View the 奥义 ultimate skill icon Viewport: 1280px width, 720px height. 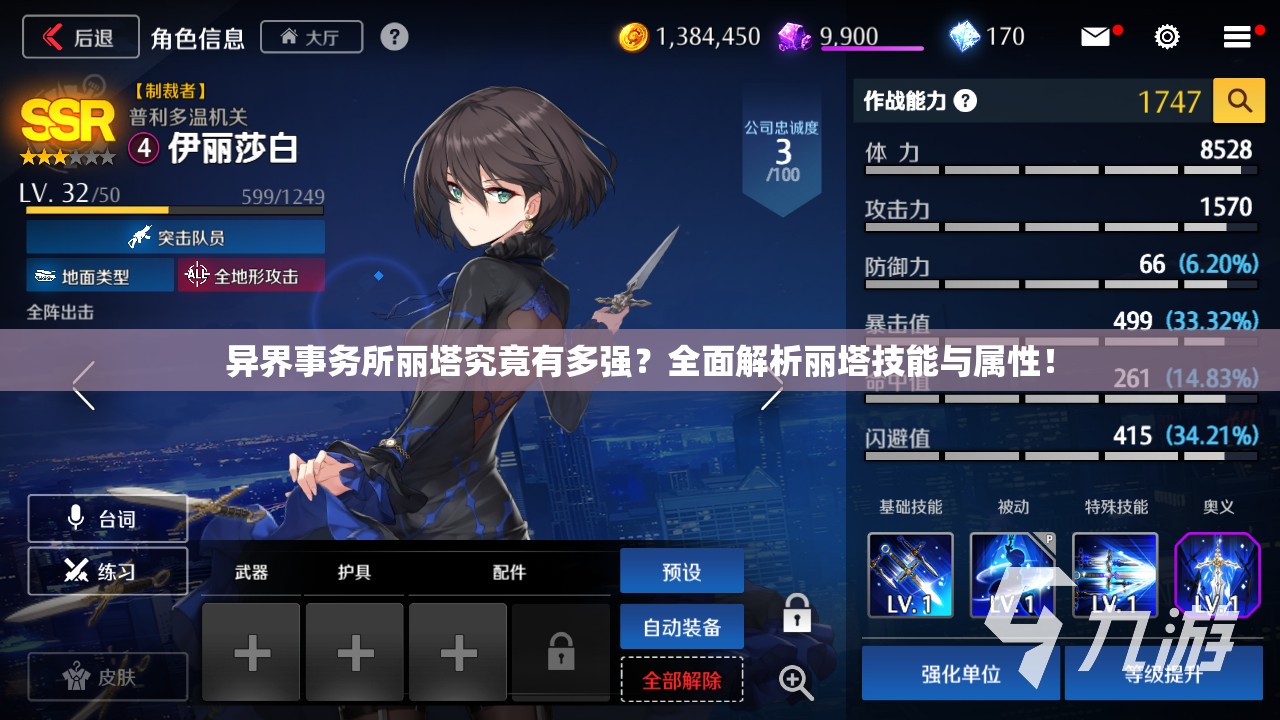[x=1217, y=575]
